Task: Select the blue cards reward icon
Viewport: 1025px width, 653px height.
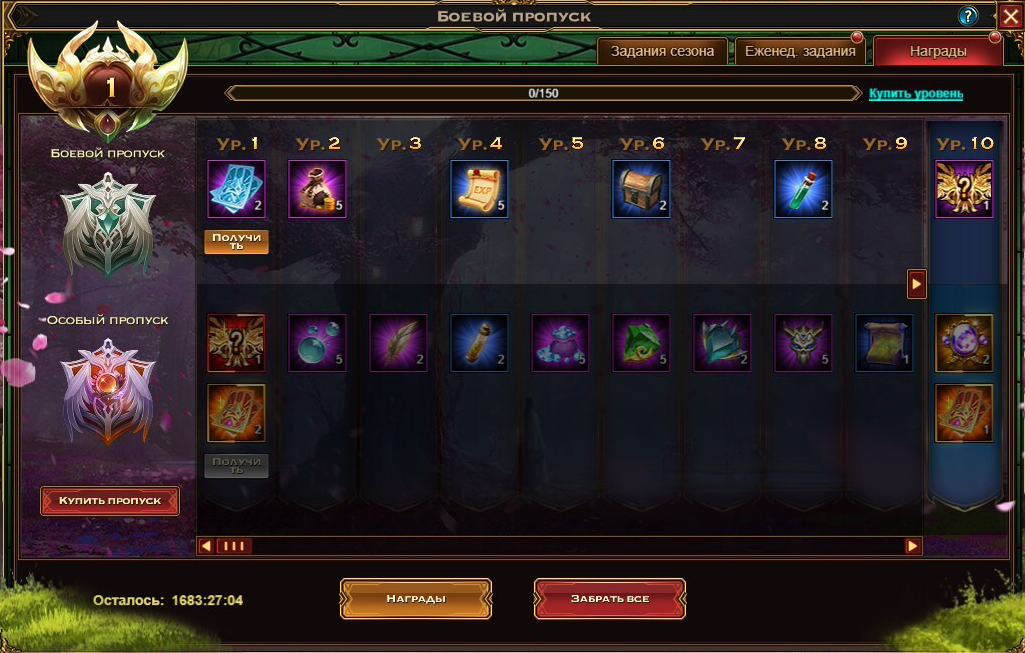Action: coord(236,189)
